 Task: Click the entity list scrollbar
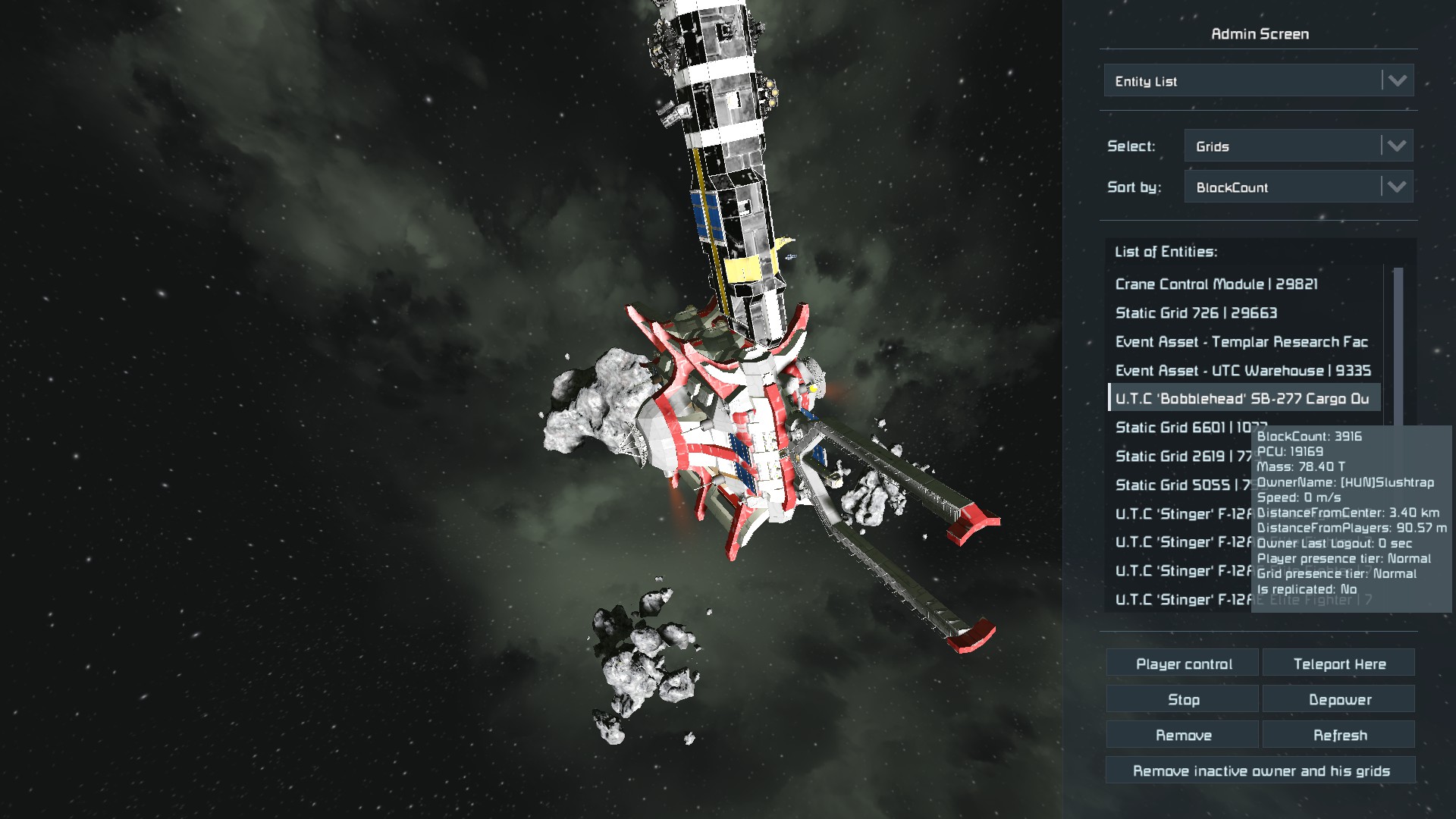click(x=1398, y=341)
